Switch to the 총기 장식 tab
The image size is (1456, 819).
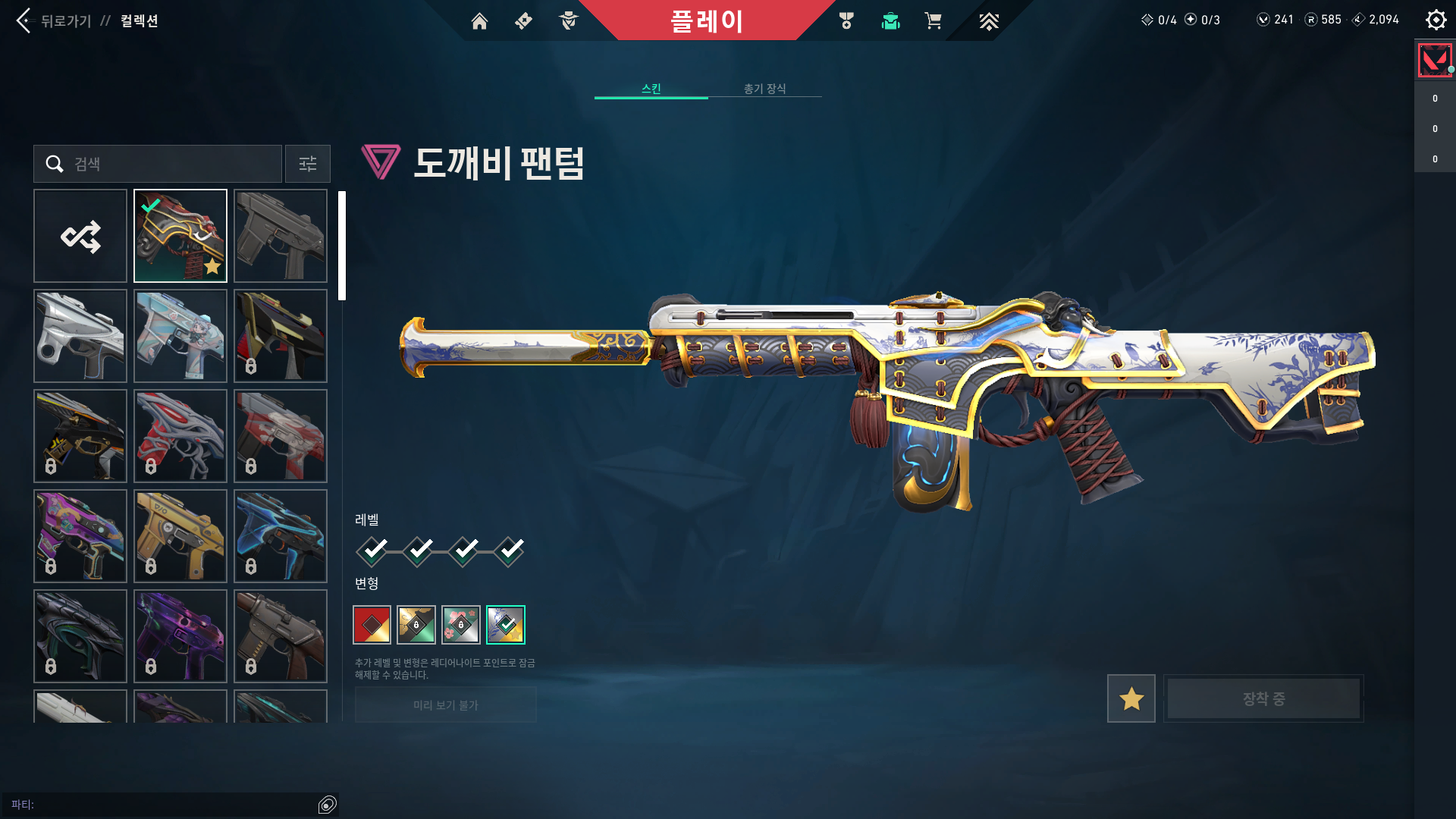click(764, 89)
